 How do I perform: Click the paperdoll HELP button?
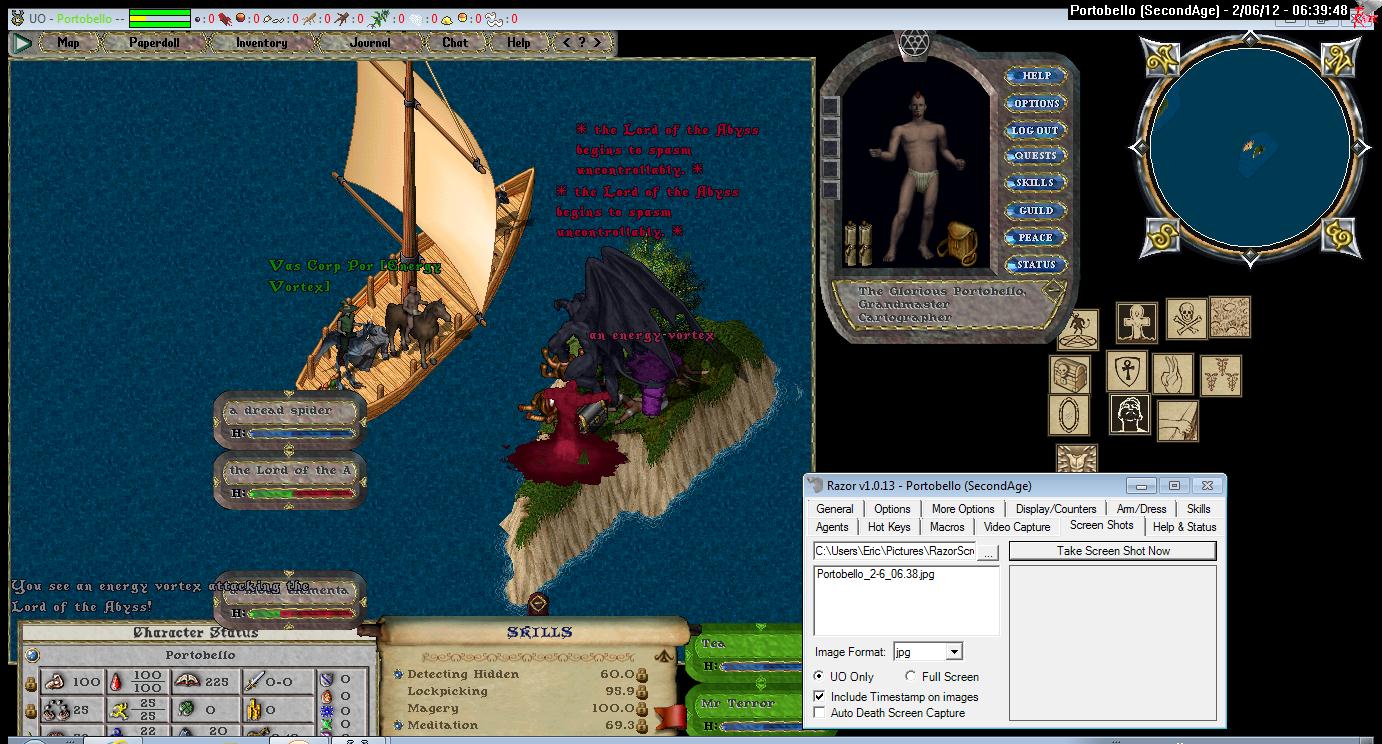(x=1036, y=76)
